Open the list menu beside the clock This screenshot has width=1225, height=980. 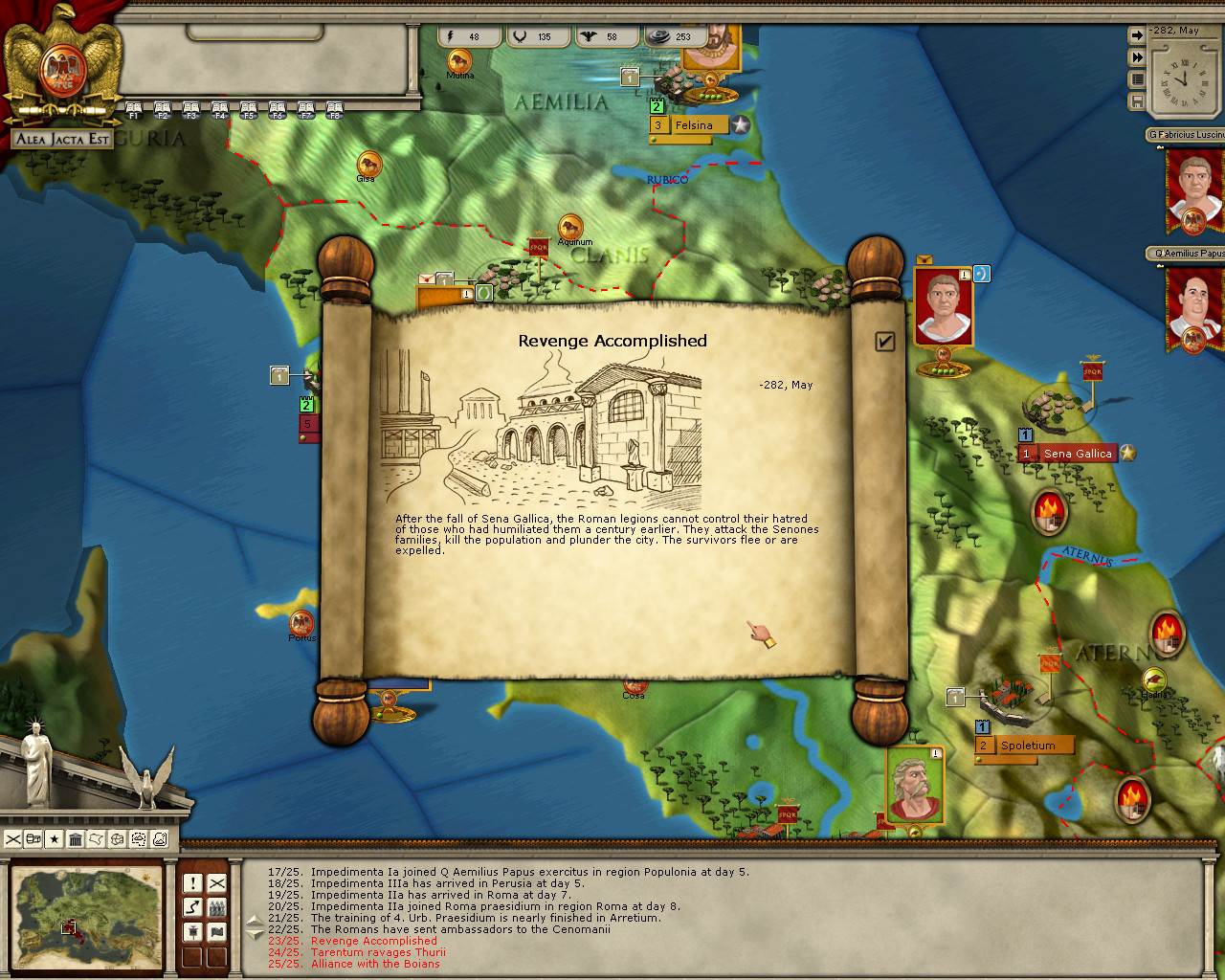(x=1137, y=79)
